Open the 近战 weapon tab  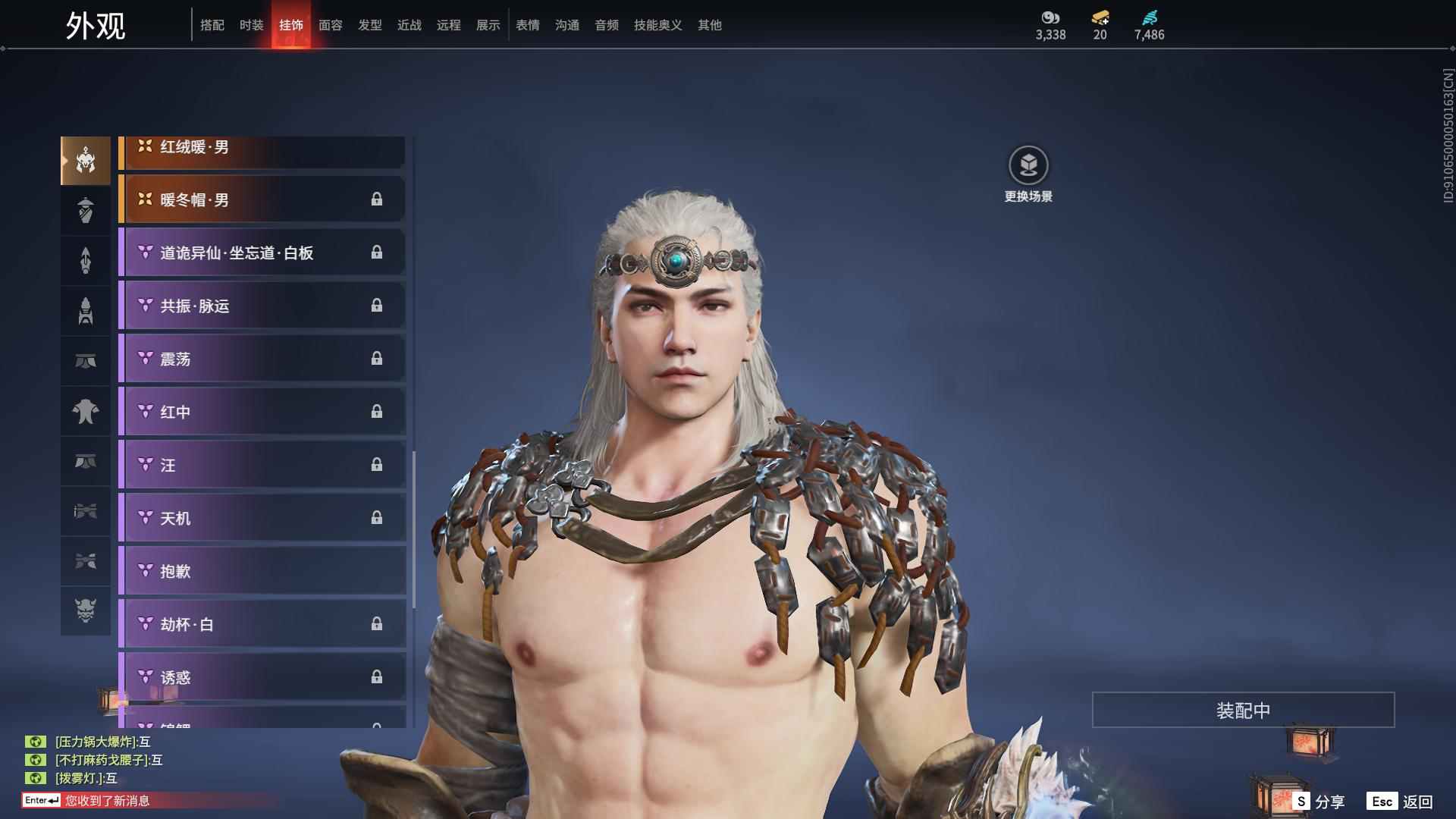(409, 25)
